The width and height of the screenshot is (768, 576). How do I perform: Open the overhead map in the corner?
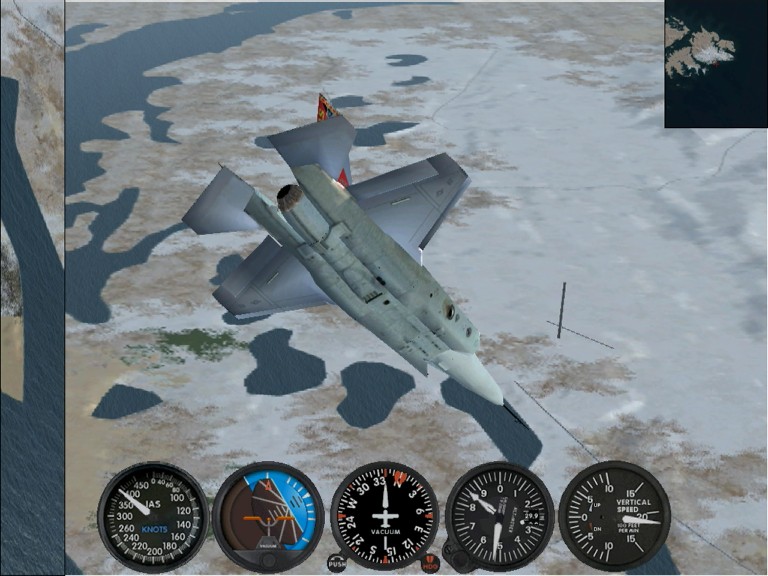click(715, 64)
